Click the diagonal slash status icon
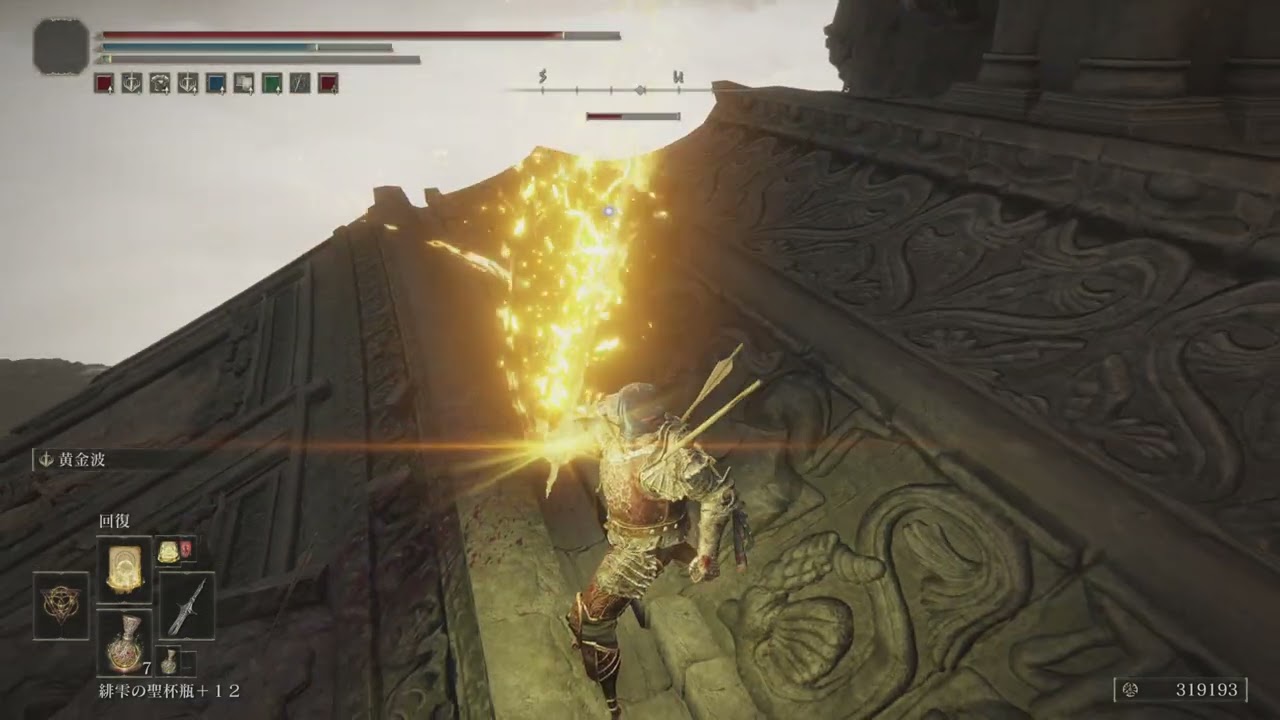This screenshot has width=1280, height=720. click(299, 83)
